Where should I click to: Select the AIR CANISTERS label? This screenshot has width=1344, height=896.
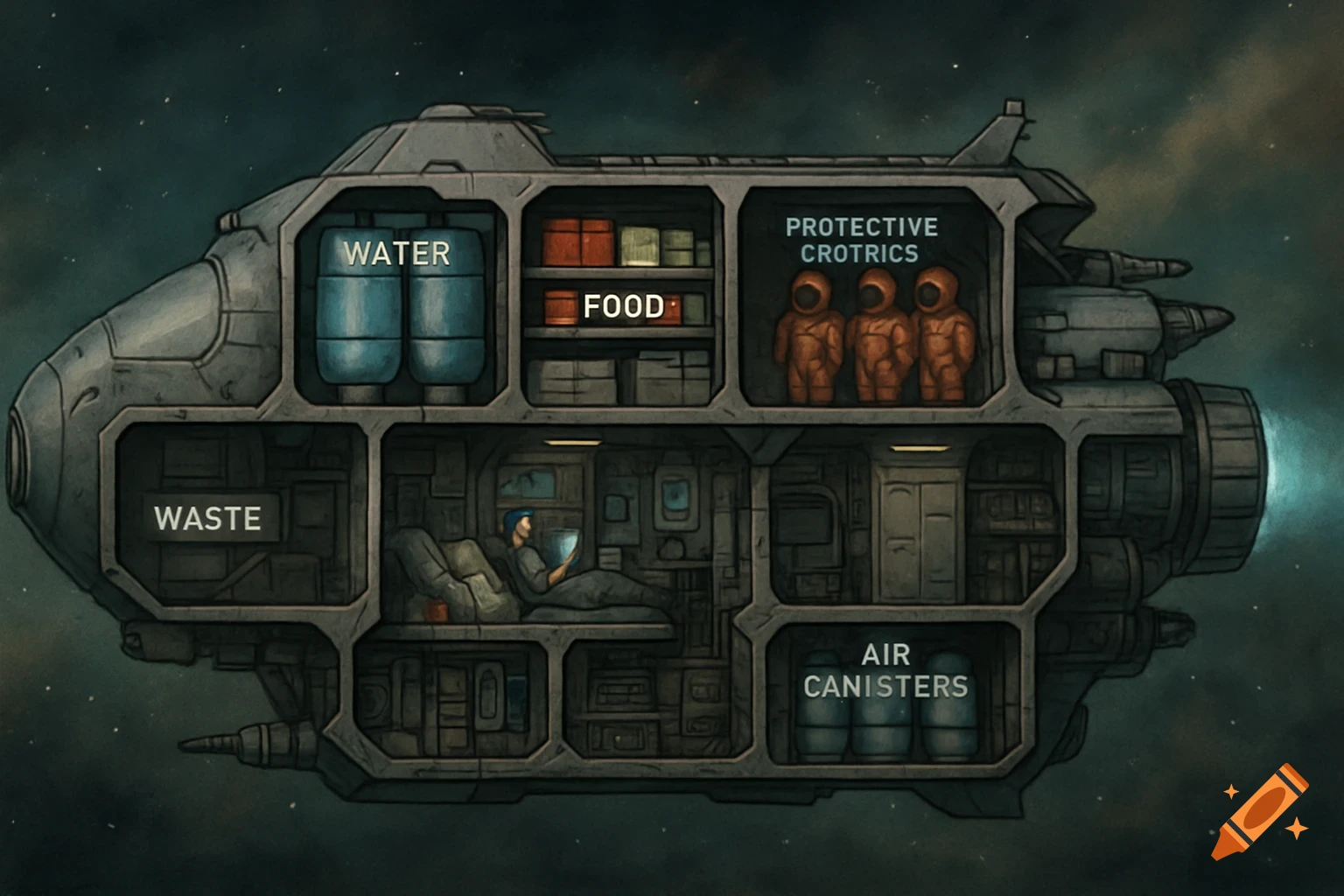(x=885, y=671)
